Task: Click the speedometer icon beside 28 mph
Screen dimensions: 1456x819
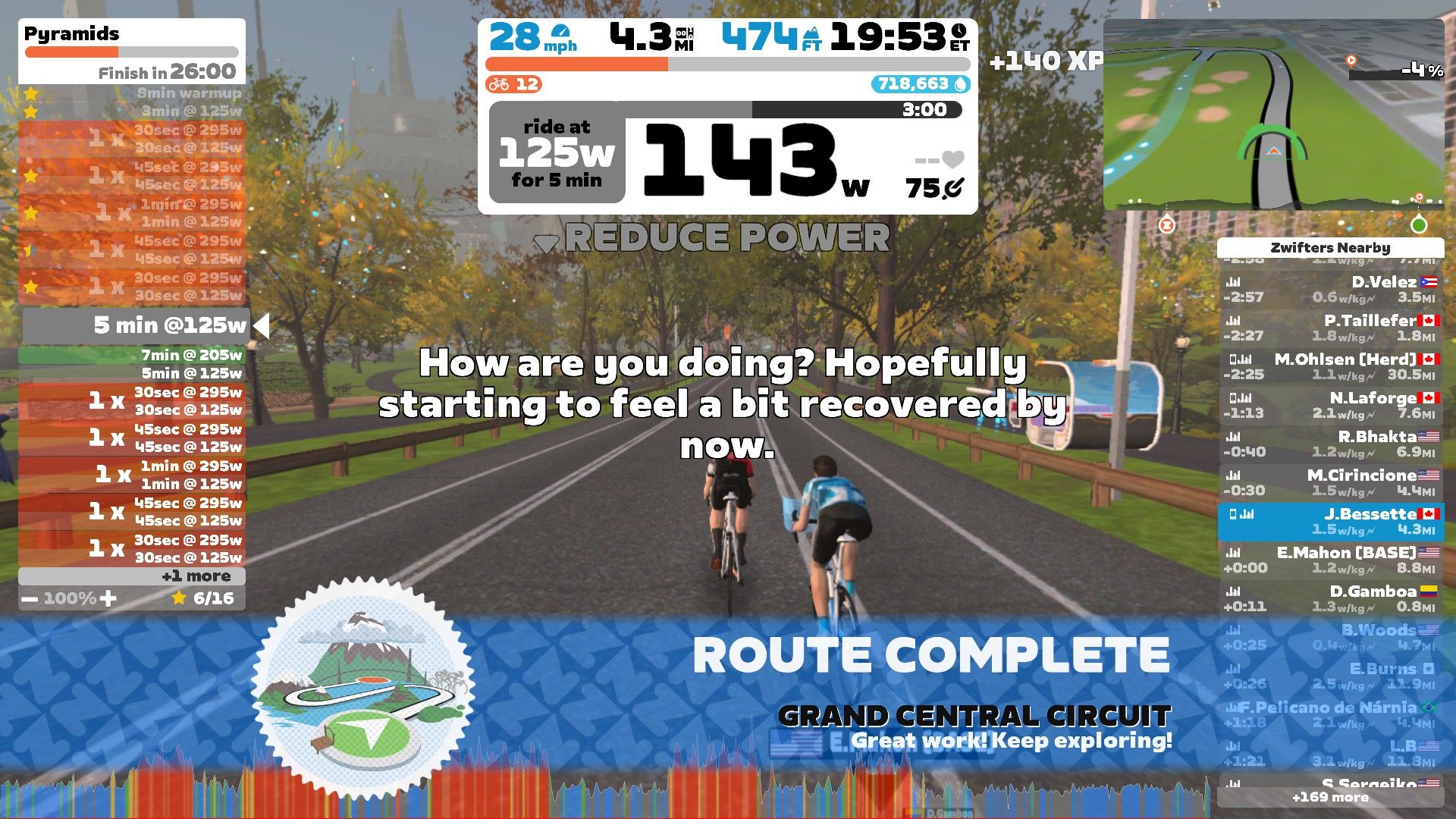Action: (561, 33)
